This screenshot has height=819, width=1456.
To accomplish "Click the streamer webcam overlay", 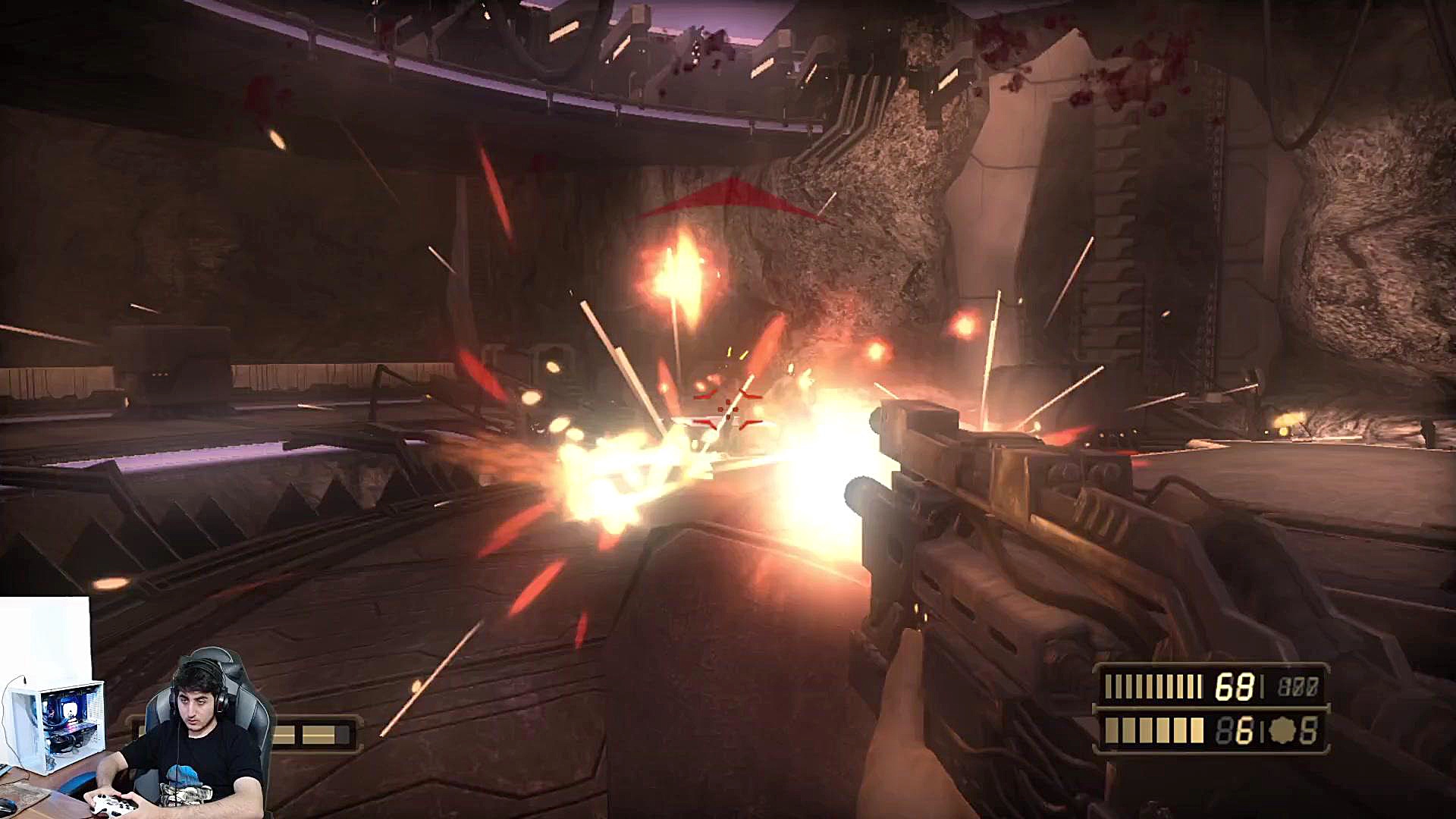I will [x=136, y=728].
